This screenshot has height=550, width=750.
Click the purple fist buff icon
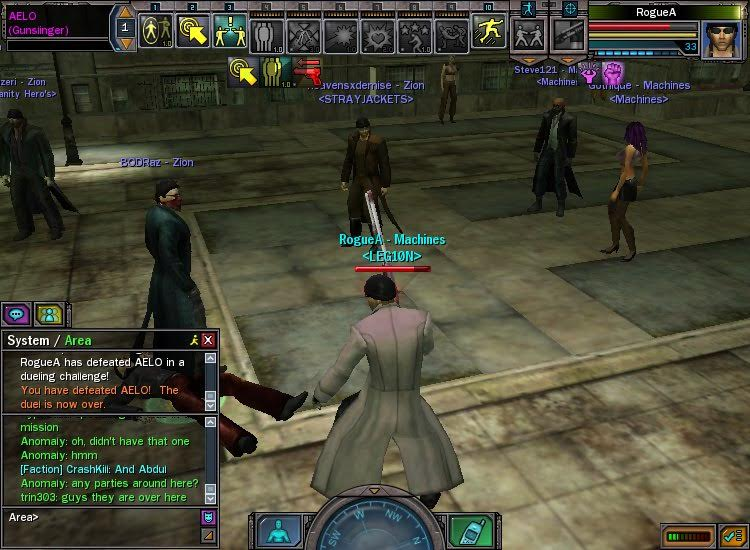612,72
